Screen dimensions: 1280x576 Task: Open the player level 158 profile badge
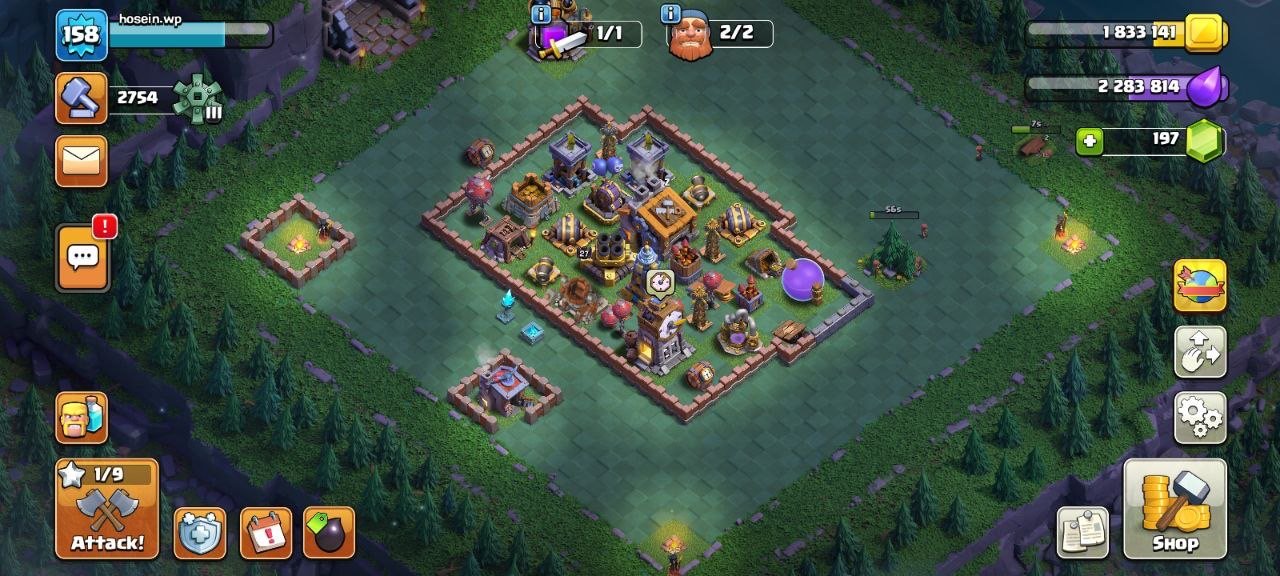[81, 35]
